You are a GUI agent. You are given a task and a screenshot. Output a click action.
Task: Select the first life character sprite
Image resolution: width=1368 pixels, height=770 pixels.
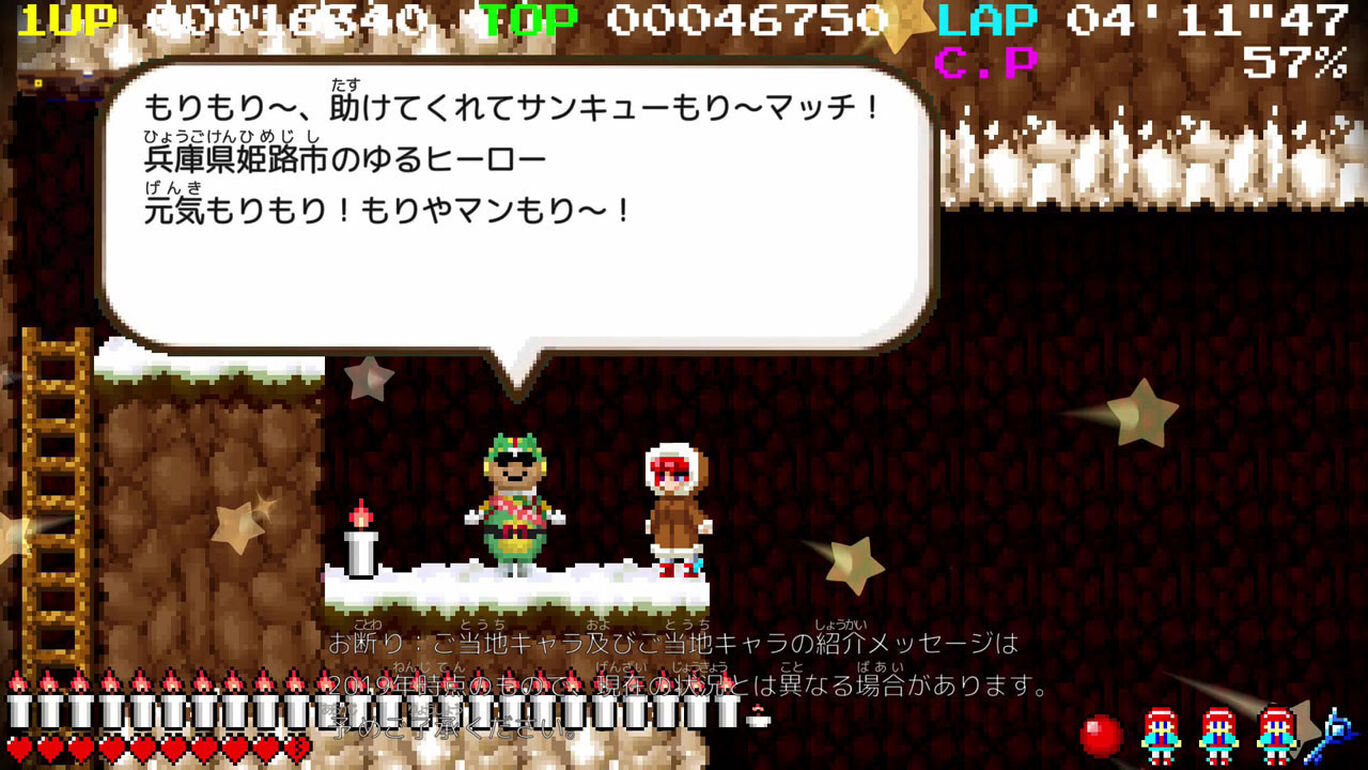click(1160, 737)
